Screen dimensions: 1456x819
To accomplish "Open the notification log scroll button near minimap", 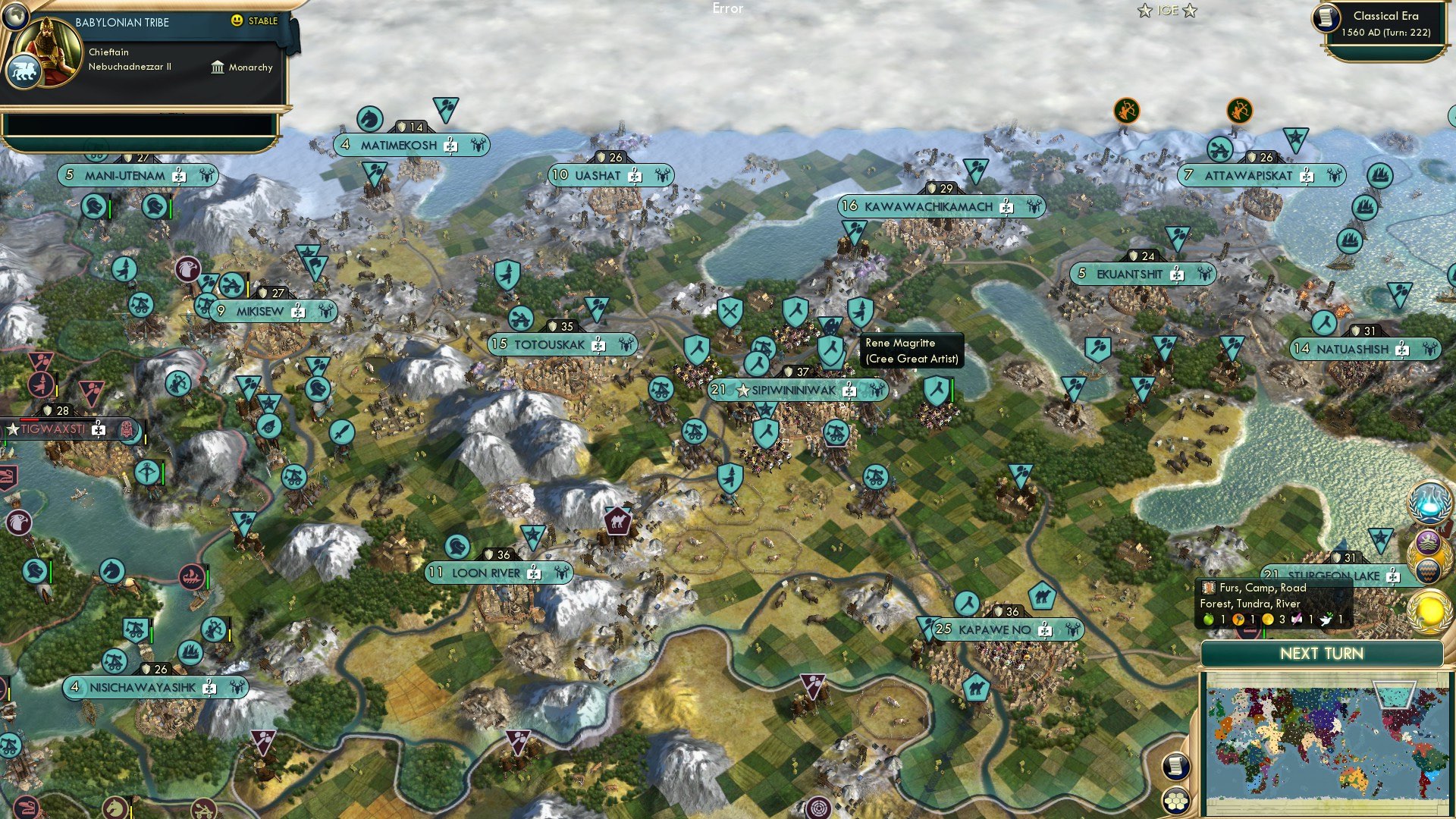I will pos(1175,767).
